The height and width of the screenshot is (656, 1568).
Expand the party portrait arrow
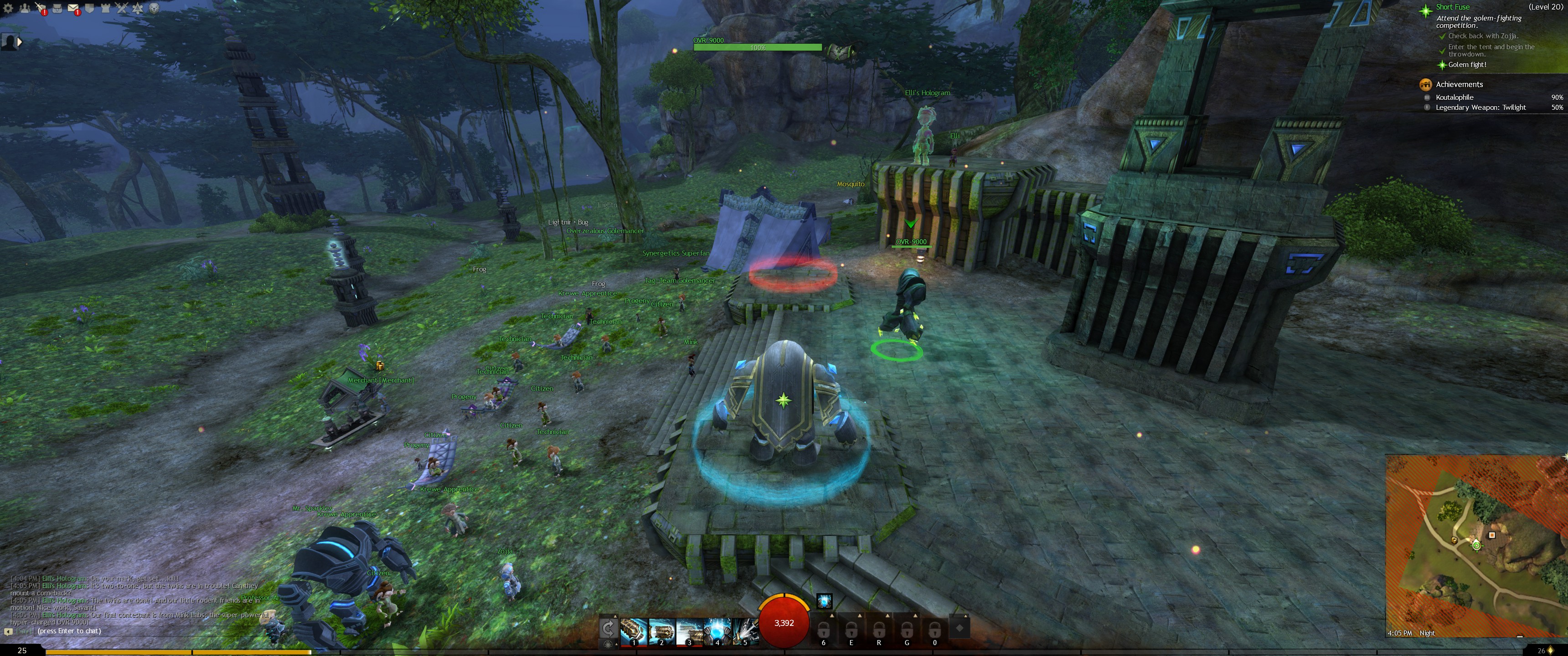coord(20,42)
